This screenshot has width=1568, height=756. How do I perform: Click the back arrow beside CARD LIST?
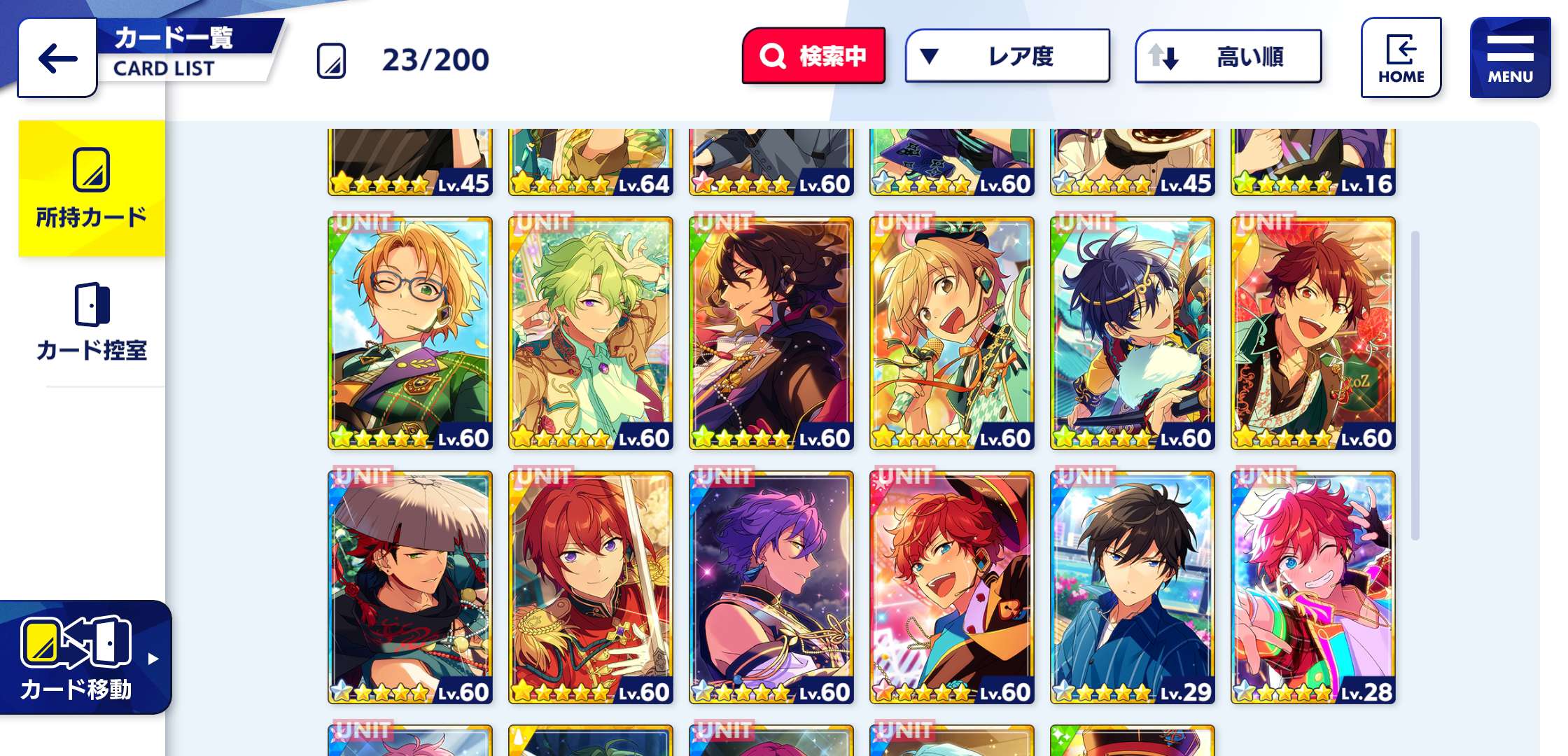(56, 59)
